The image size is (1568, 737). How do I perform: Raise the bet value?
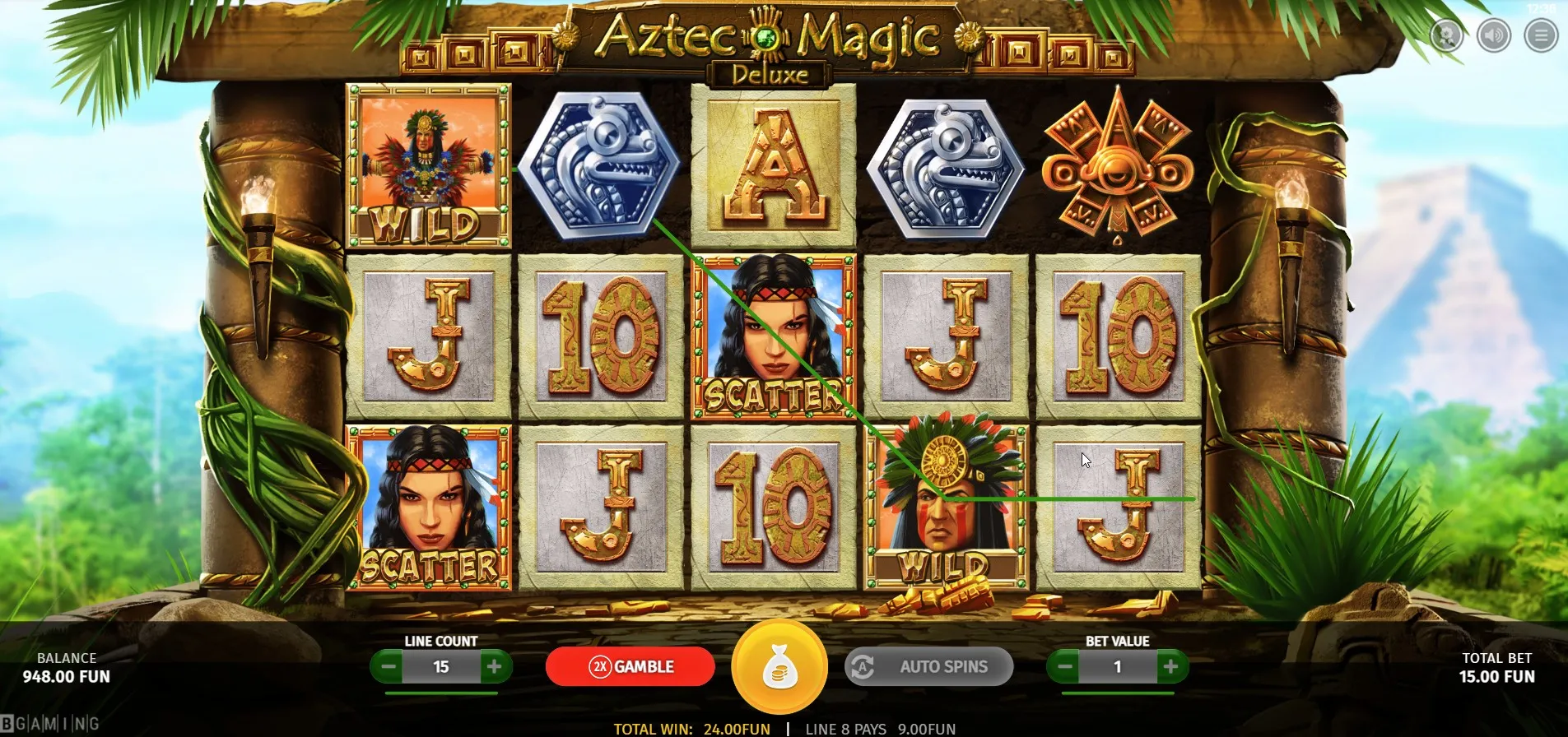(1170, 666)
